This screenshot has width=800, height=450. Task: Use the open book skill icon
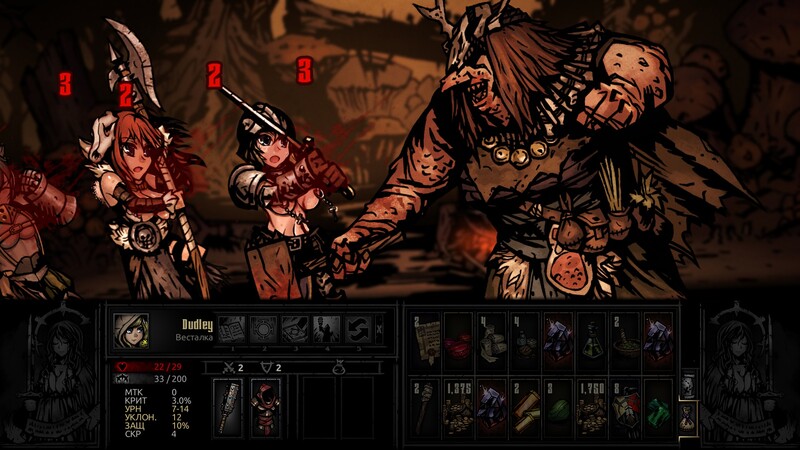(x=231, y=329)
